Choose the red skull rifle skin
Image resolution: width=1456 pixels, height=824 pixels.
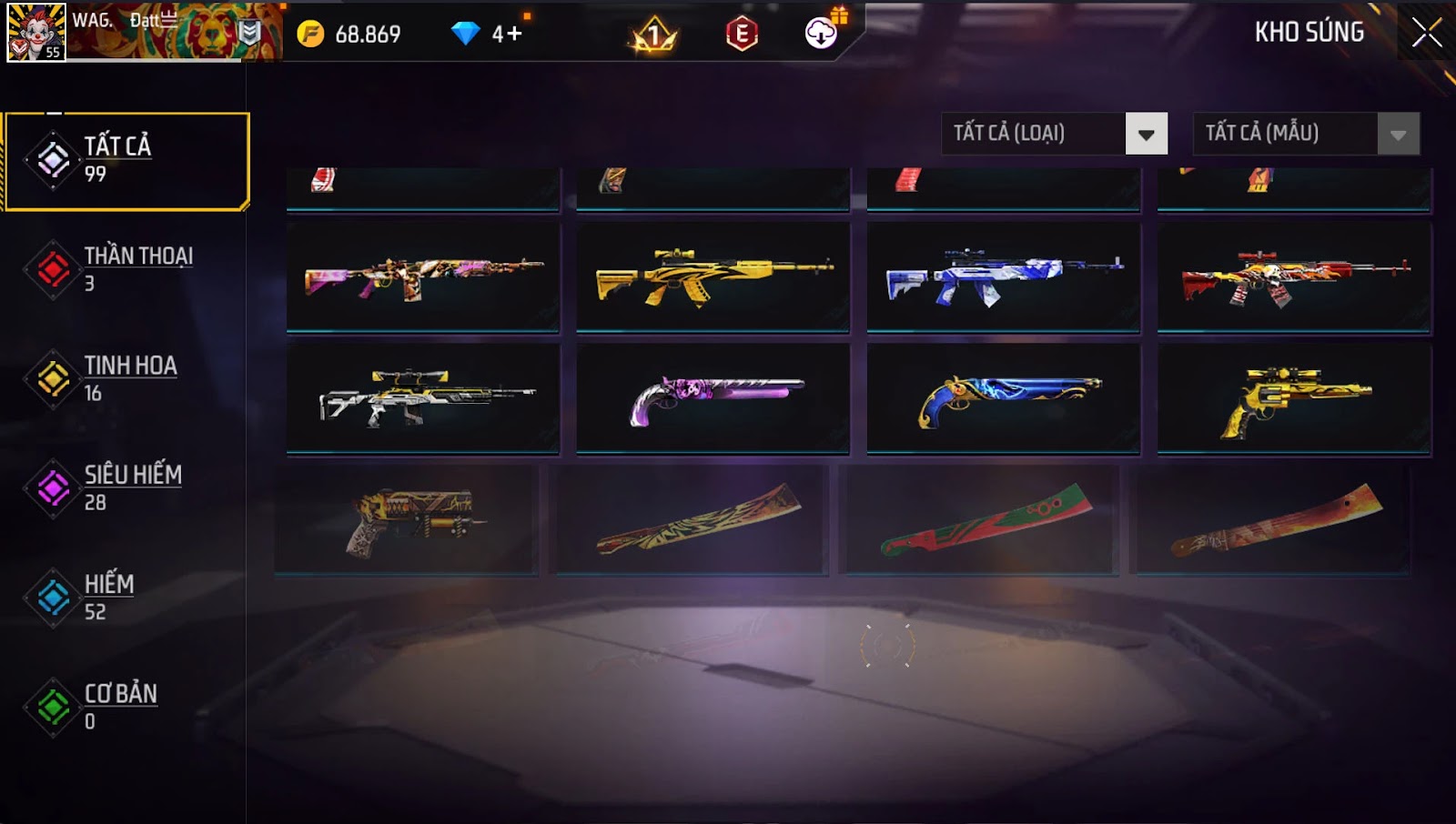[1293, 276]
